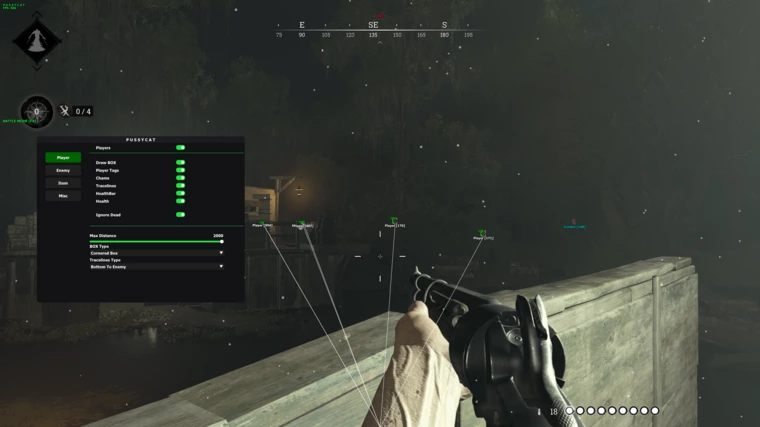Viewport: 760px width, 427px height.
Task: Toggle the Tracelines switch
Action: coord(181,186)
